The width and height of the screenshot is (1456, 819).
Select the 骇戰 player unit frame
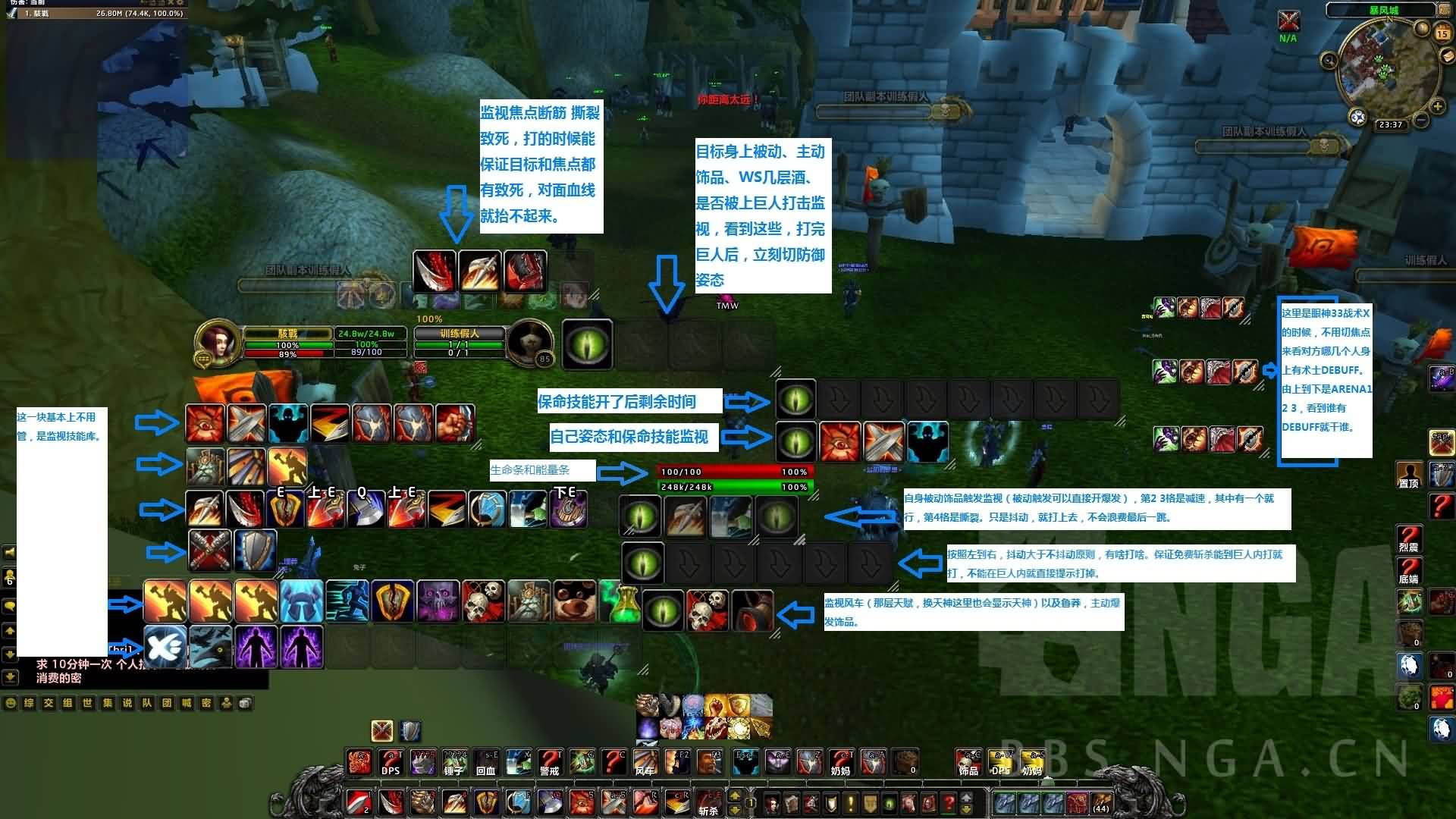pos(288,343)
